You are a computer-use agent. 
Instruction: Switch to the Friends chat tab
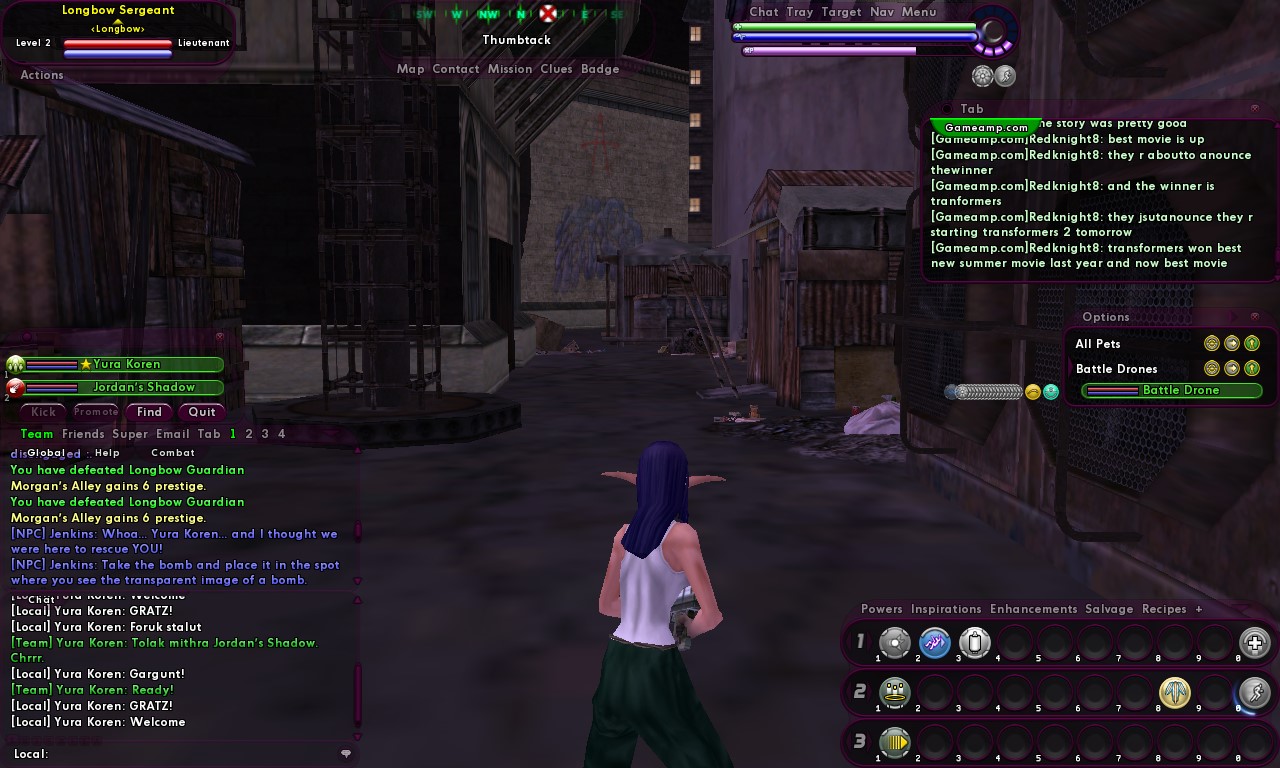coord(83,434)
